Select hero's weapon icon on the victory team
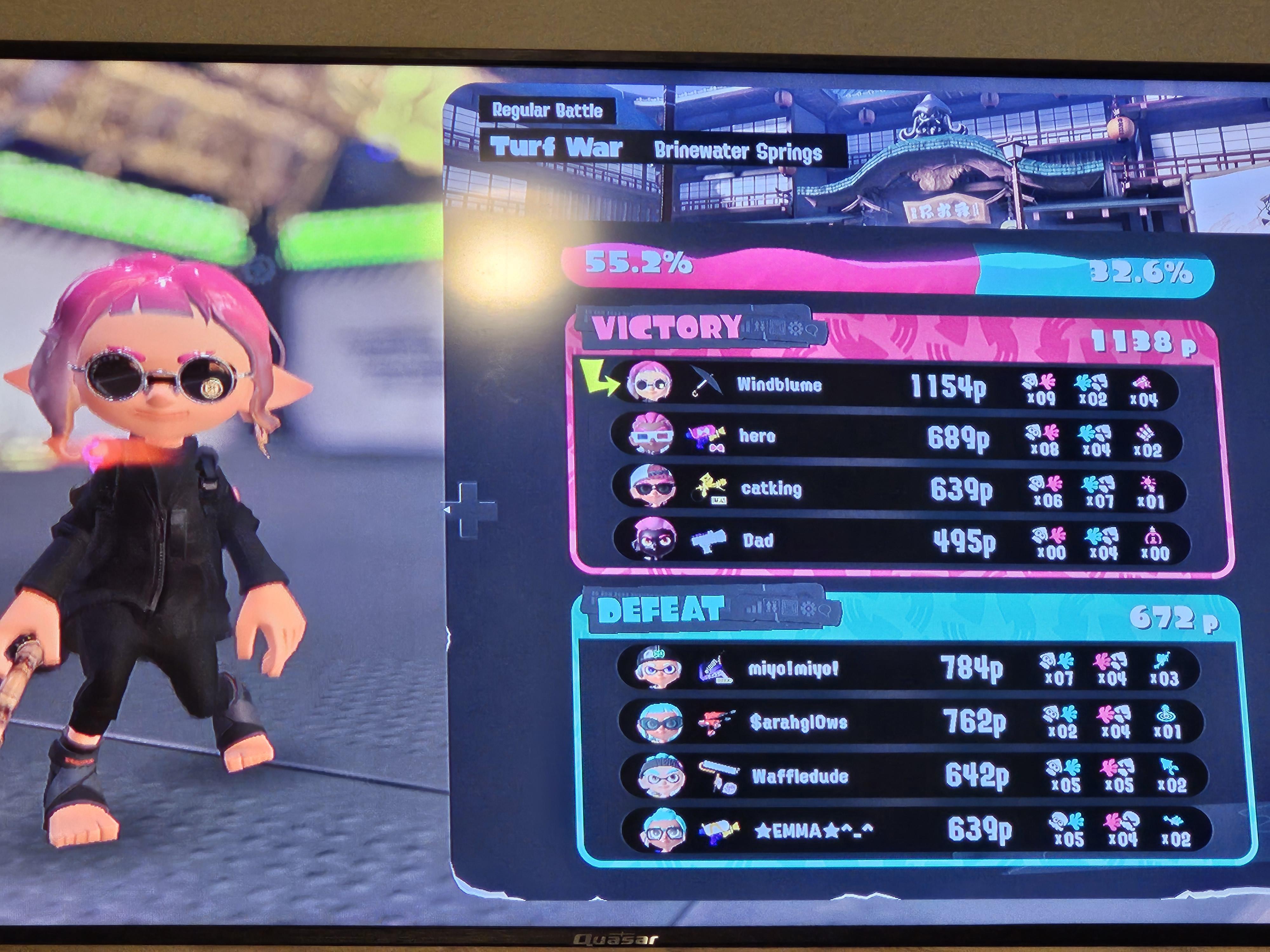This screenshot has height=952, width=1270. click(705, 436)
